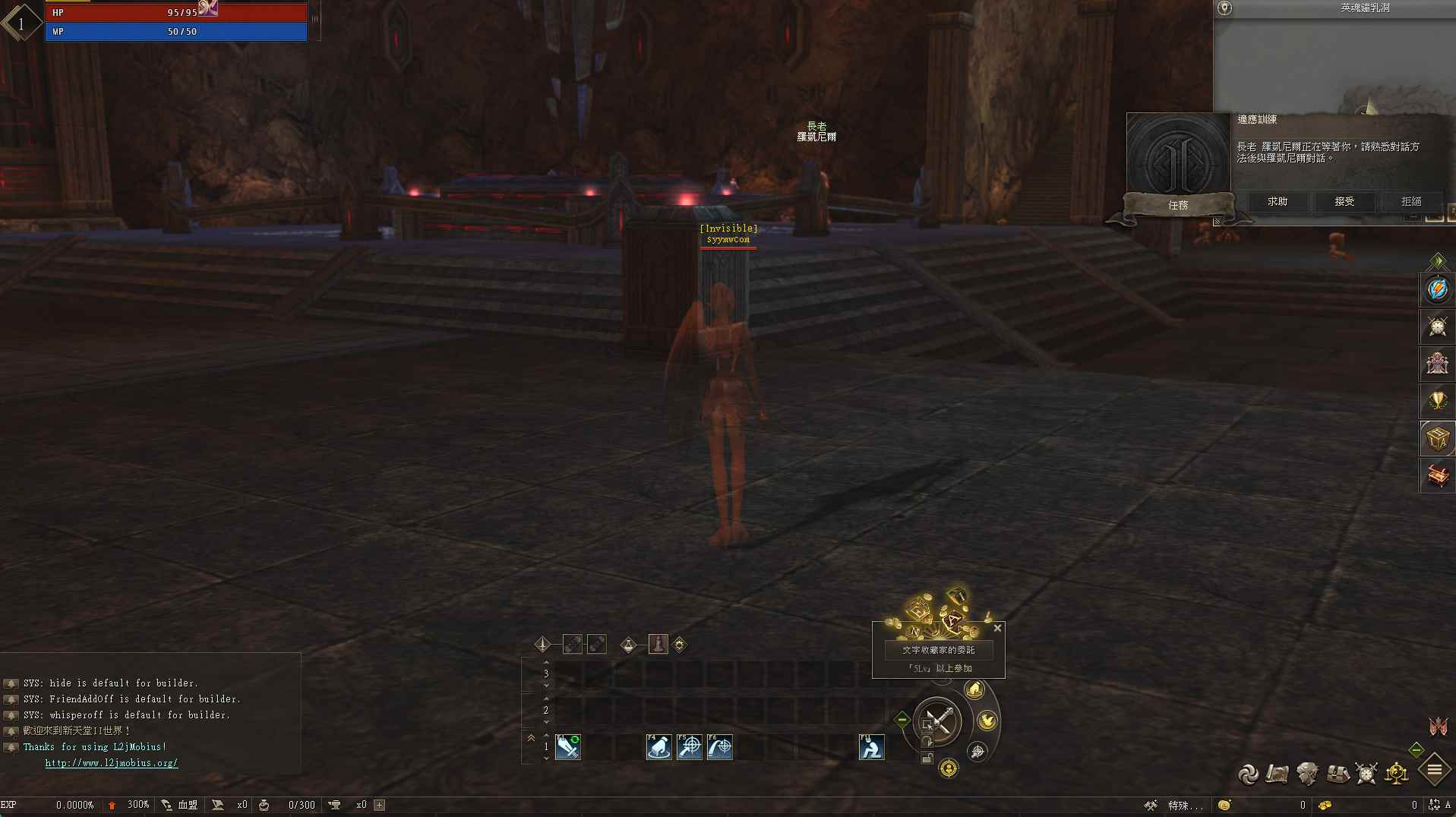1456x817 pixels.
Task: Open the character status head icon
Action: coord(1307,773)
